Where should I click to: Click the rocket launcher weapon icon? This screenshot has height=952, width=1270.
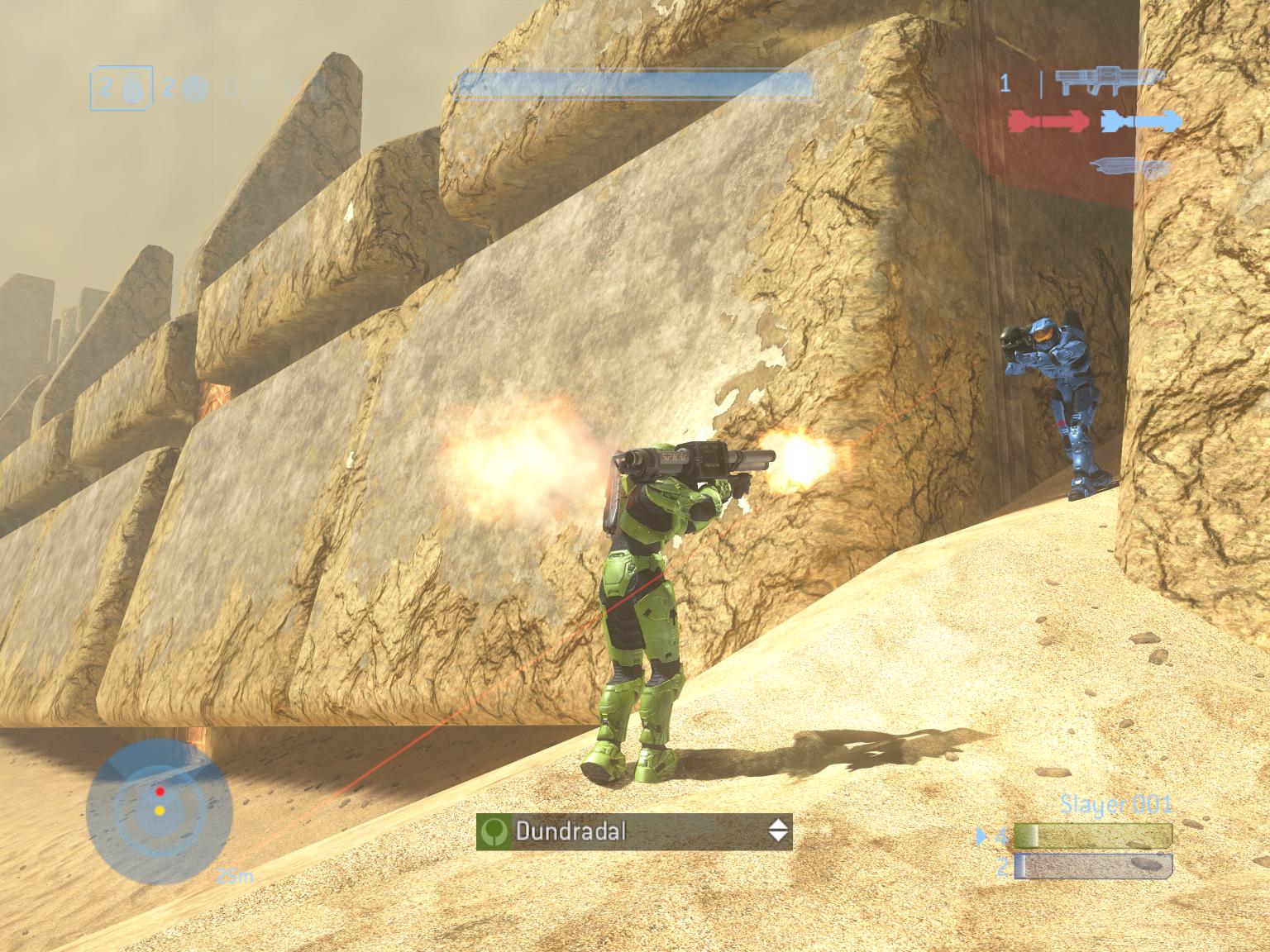tap(1106, 81)
